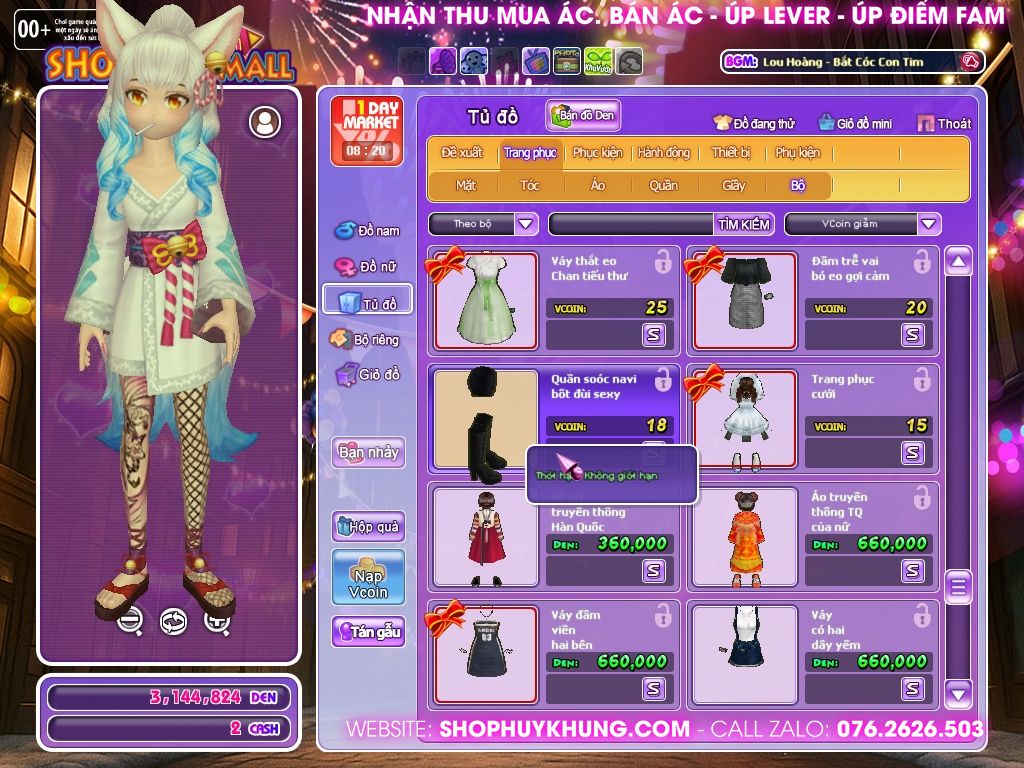
Task: Choose the Tóc subcategory
Action: 530,185
